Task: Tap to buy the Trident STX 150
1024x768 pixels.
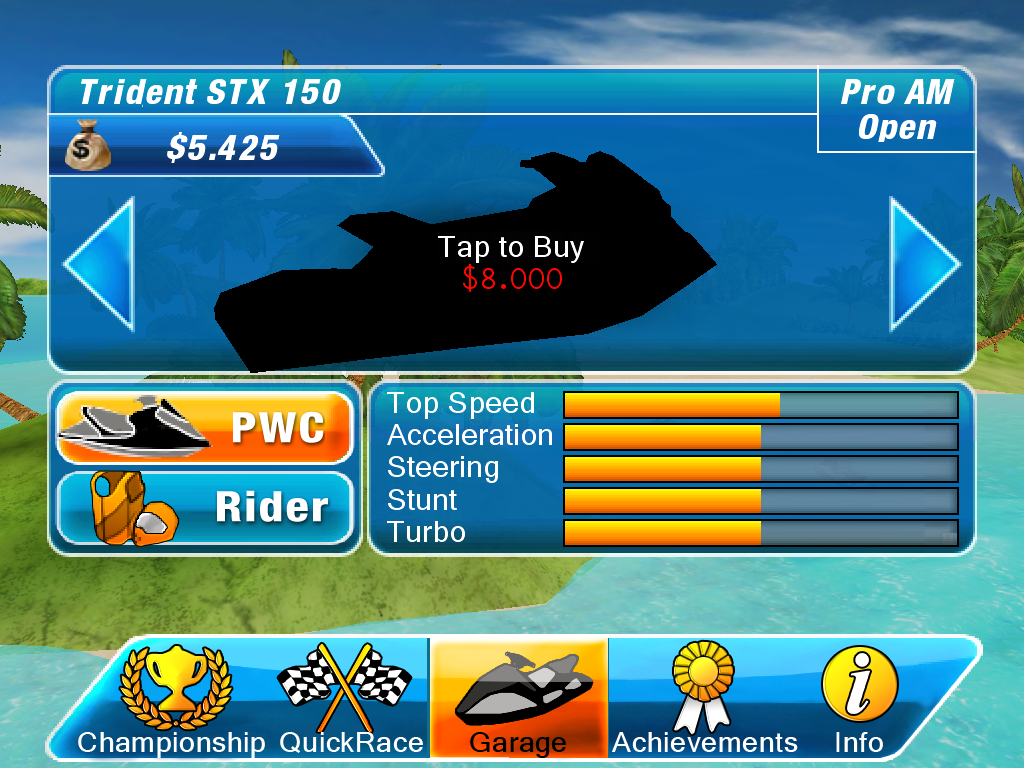Action: click(x=510, y=262)
